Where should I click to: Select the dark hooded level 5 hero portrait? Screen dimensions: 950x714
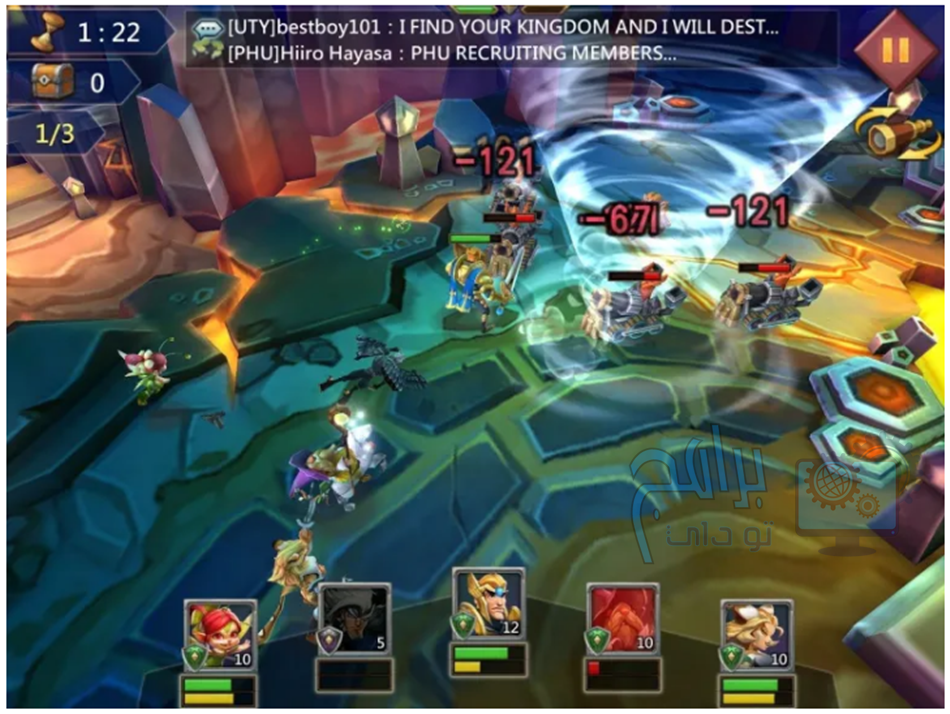tap(355, 620)
